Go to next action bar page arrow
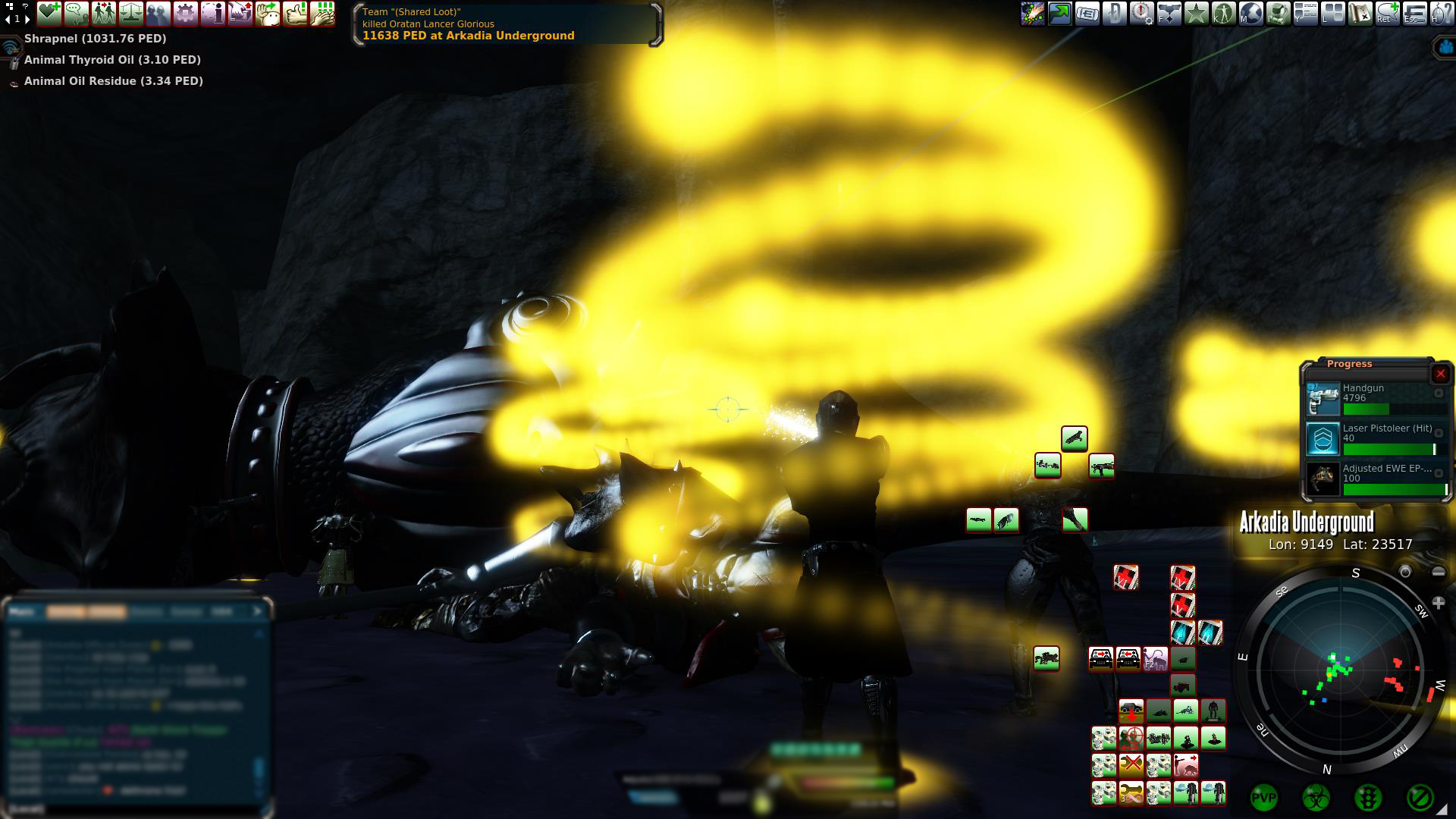Image resolution: width=1456 pixels, height=819 pixels. [28, 19]
